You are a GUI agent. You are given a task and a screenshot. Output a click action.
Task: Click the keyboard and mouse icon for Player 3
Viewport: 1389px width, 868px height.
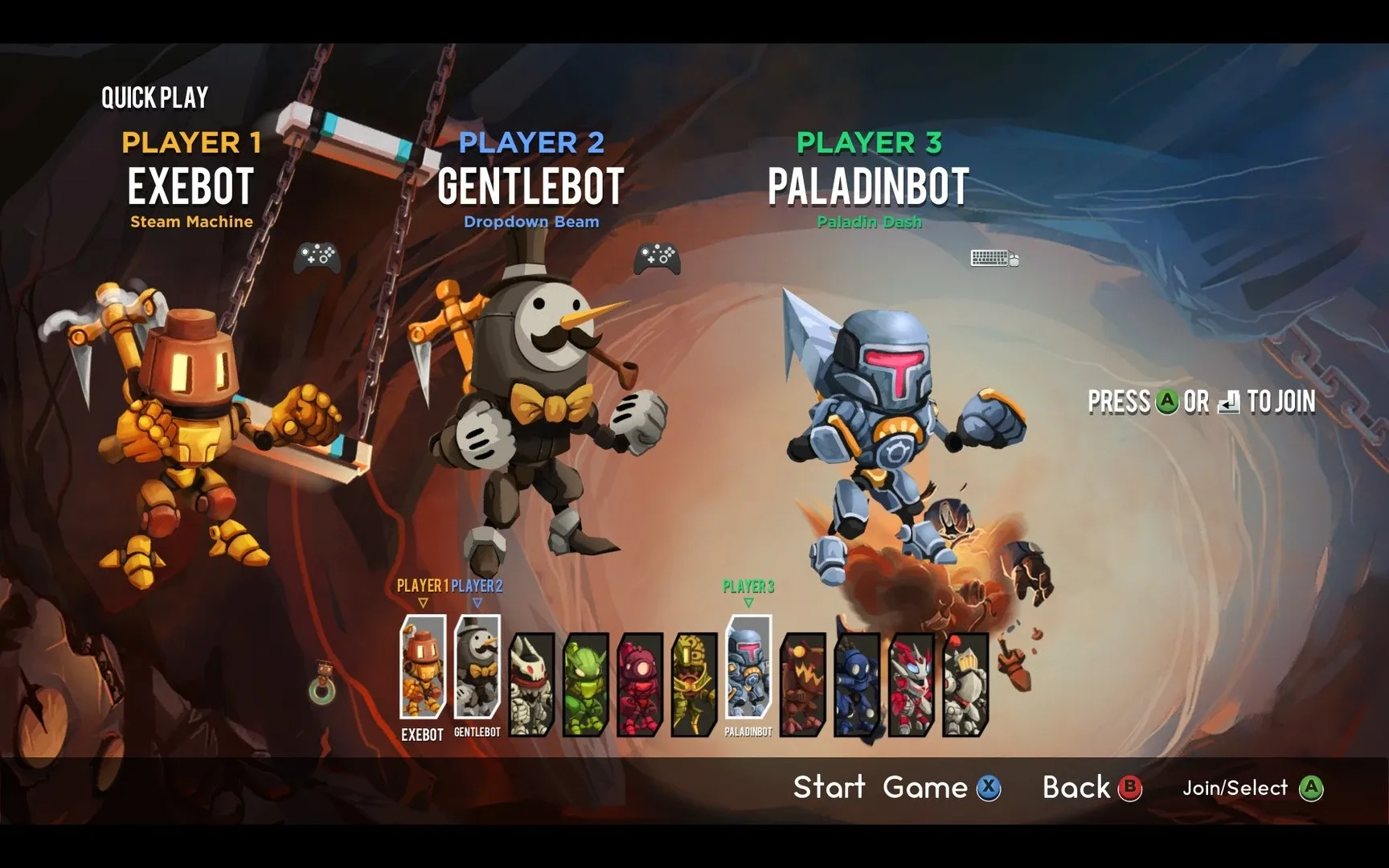coord(994,256)
